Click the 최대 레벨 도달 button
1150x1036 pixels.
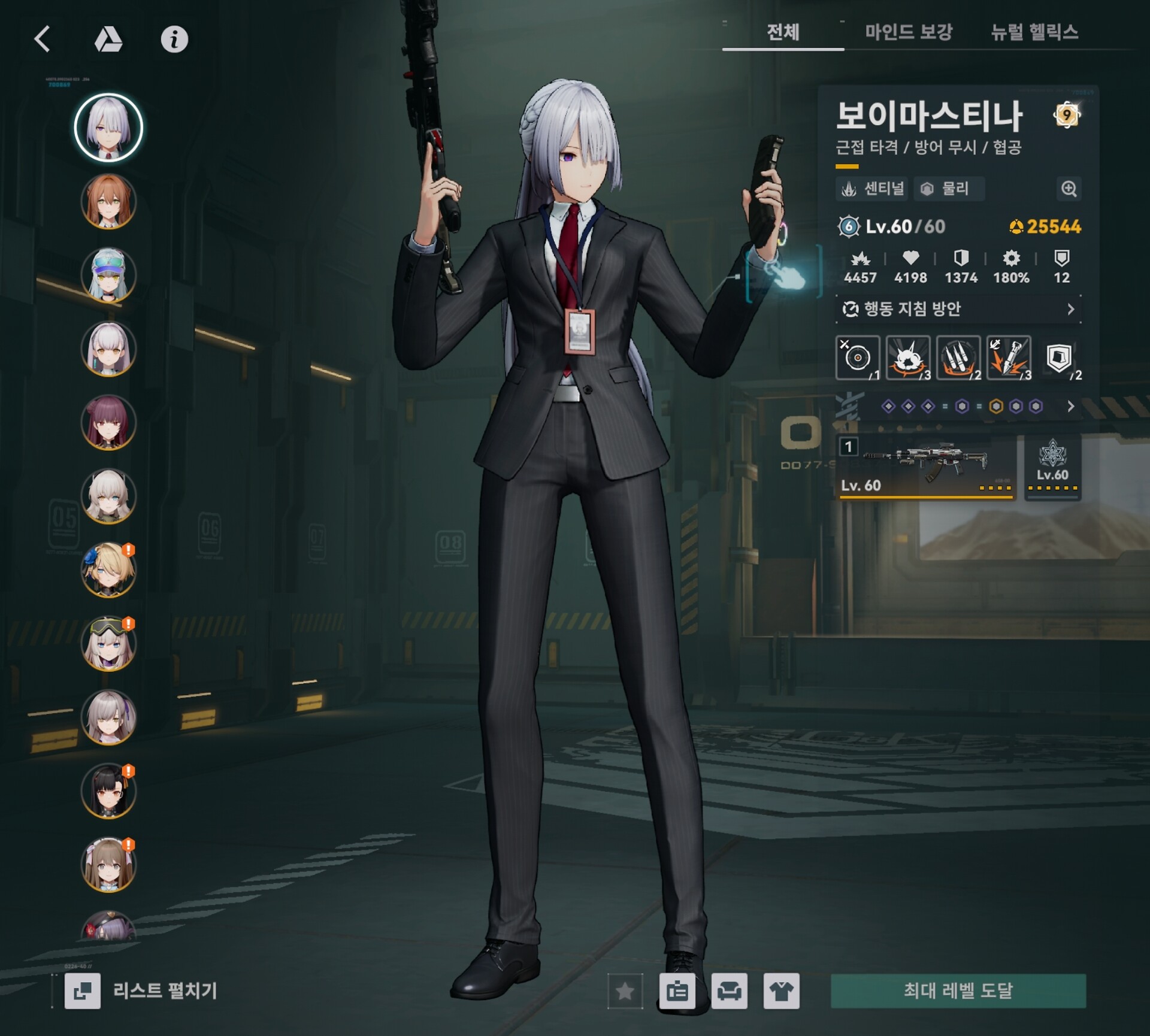(x=958, y=991)
